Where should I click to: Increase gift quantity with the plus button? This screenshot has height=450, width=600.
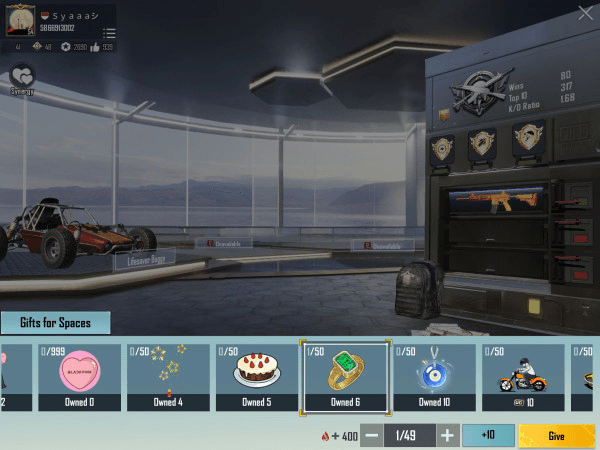447,436
